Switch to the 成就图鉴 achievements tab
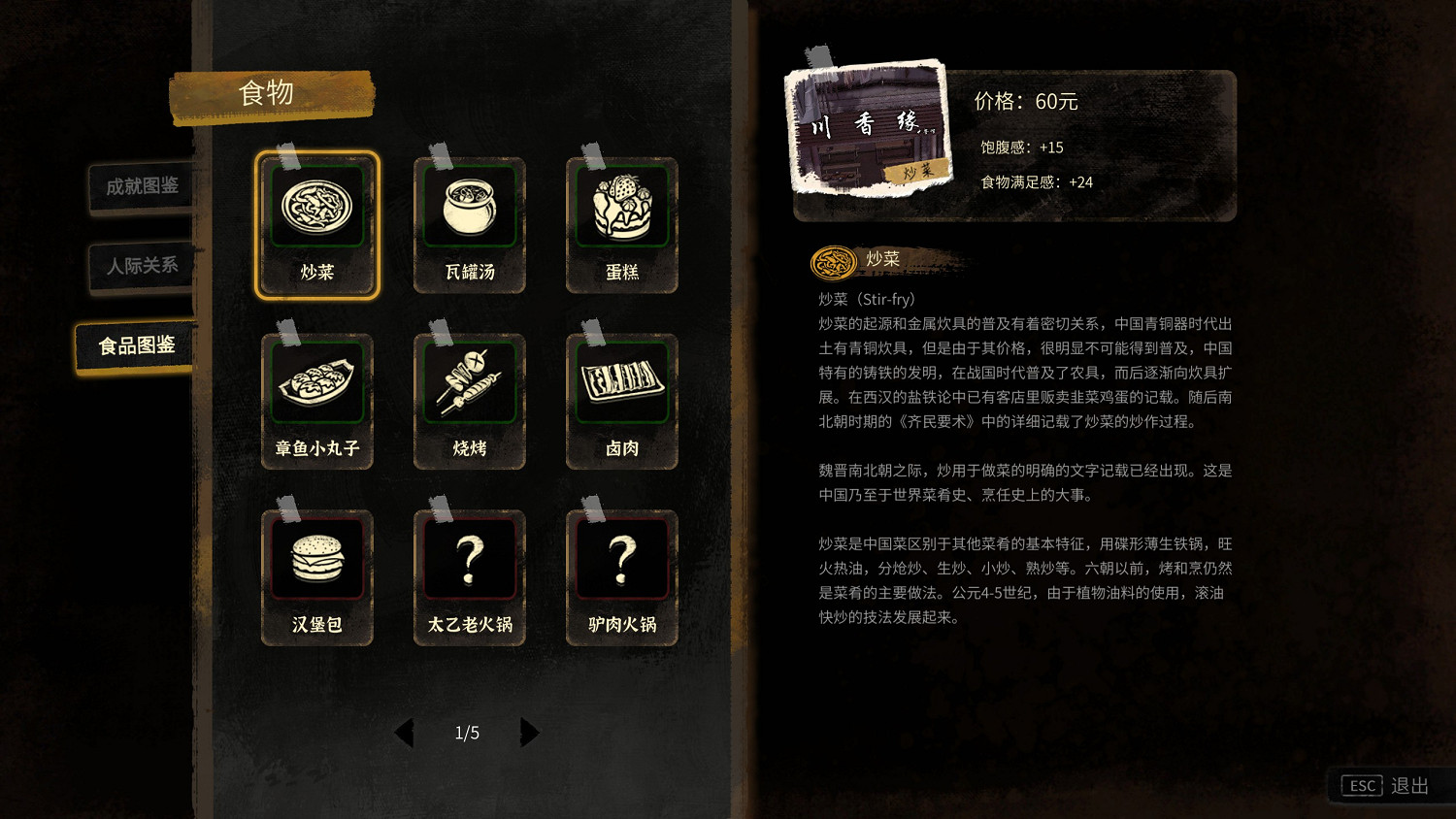 (x=140, y=187)
